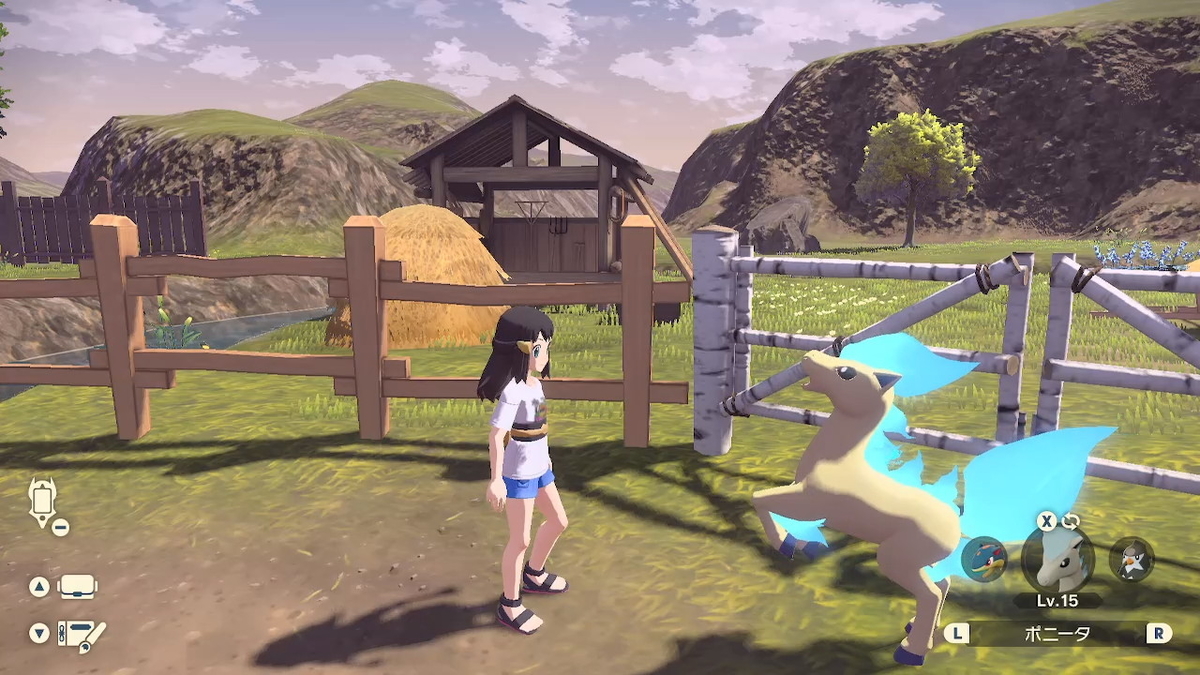The height and width of the screenshot is (675, 1200).
Task: Open the satchel bag icon
Action: point(78,587)
